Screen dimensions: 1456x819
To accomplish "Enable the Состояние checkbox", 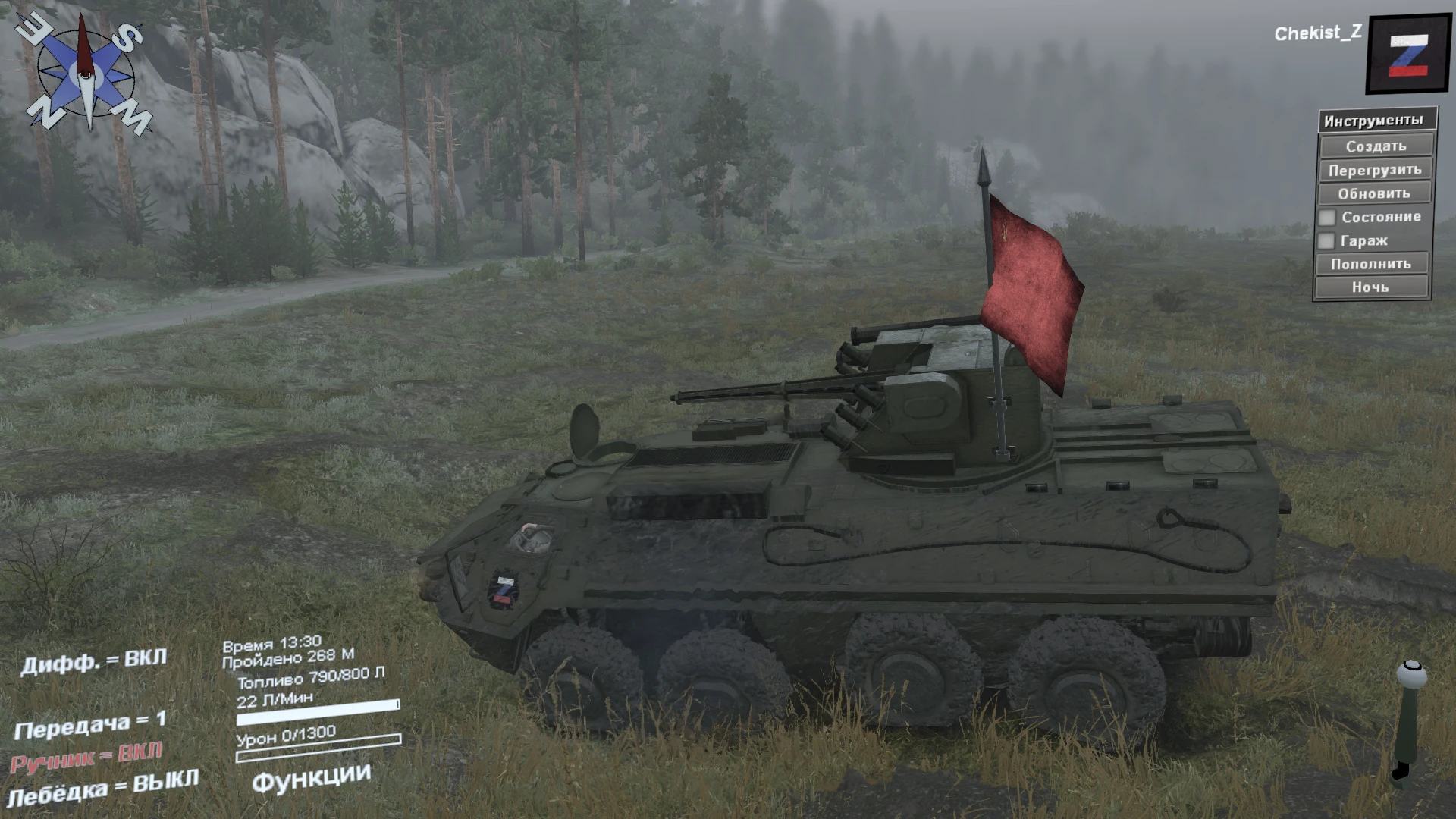I will [x=1326, y=217].
